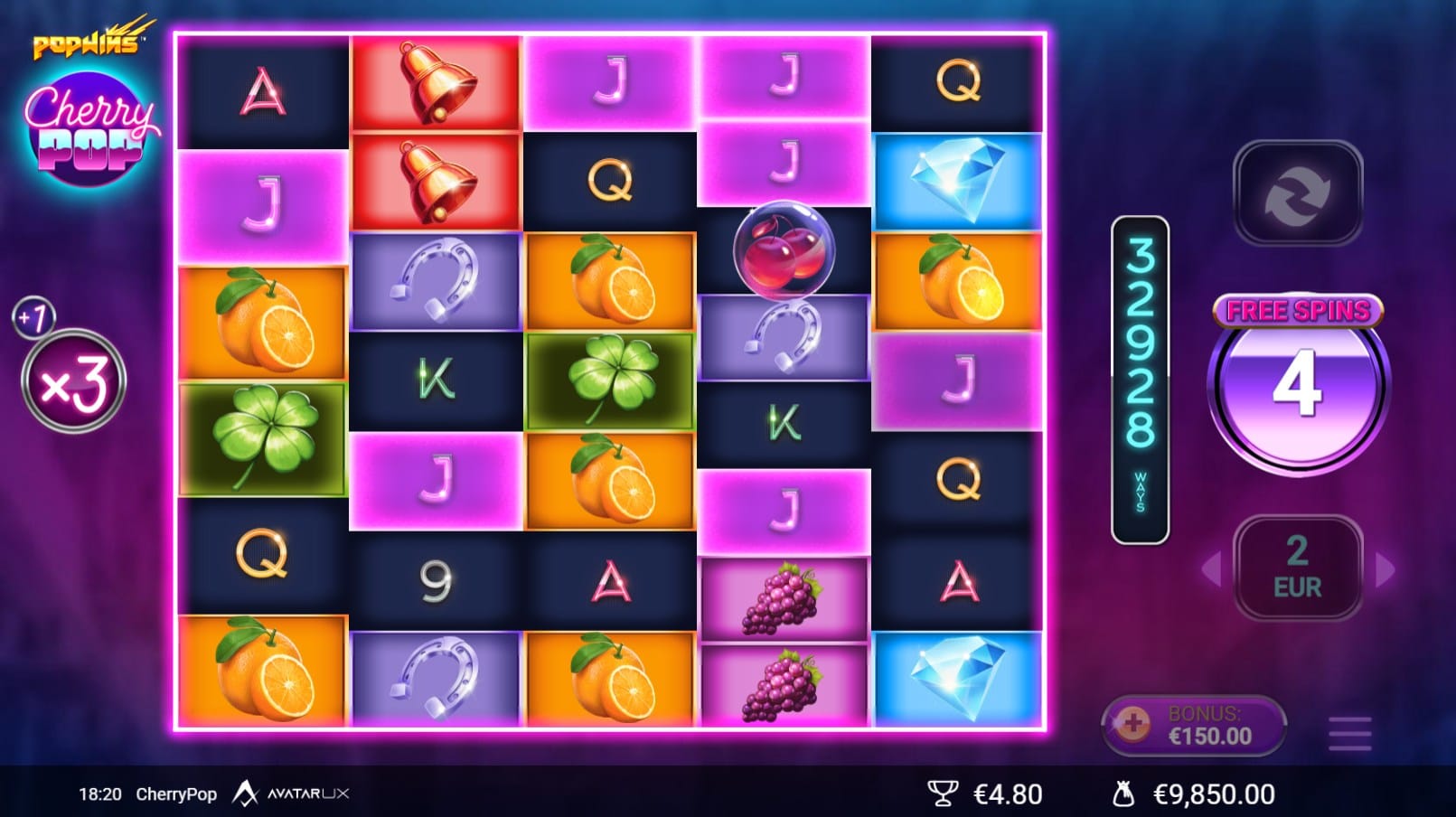Open the 2 EUR bet selector

tap(1297, 568)
